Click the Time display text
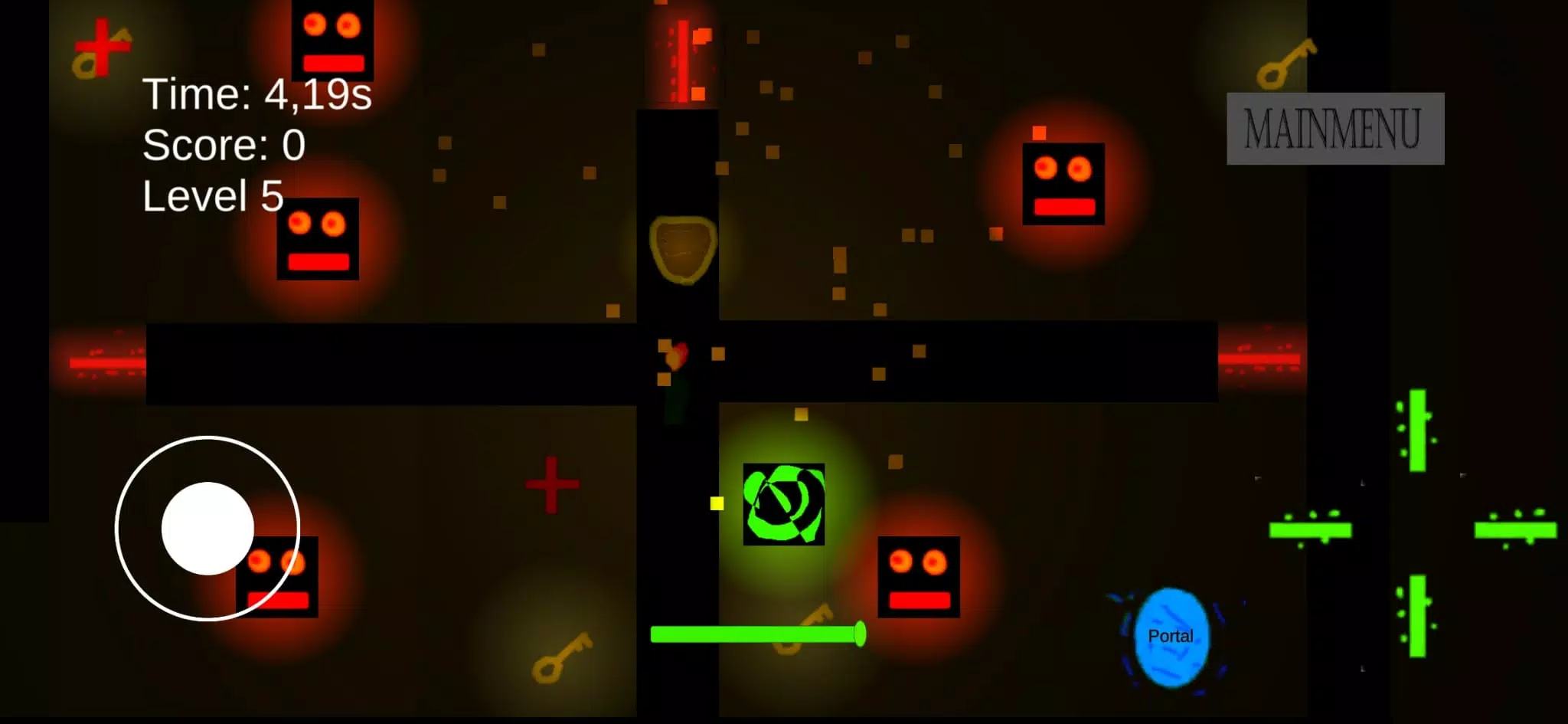 point(256,93)
